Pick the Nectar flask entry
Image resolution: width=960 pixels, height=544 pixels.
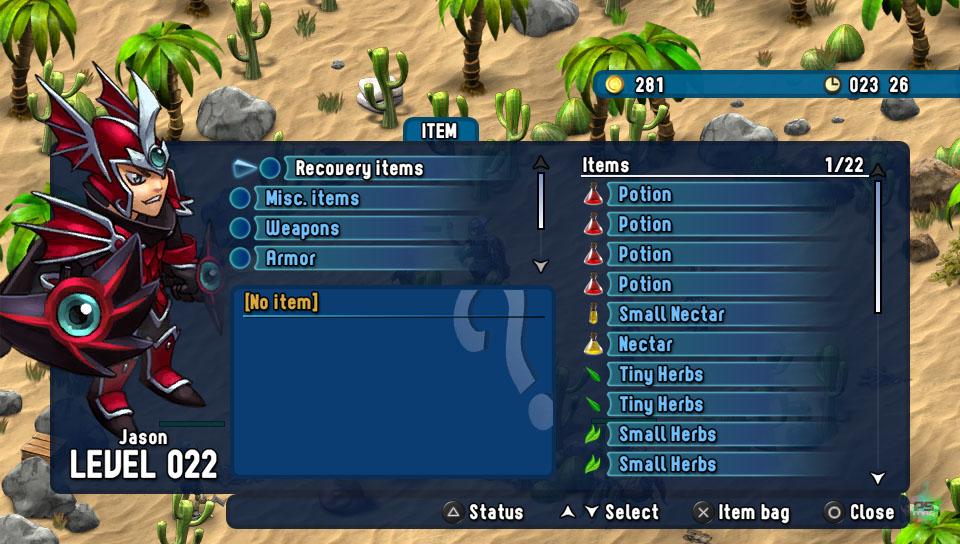pyautogui.click(x=645, y=344)
